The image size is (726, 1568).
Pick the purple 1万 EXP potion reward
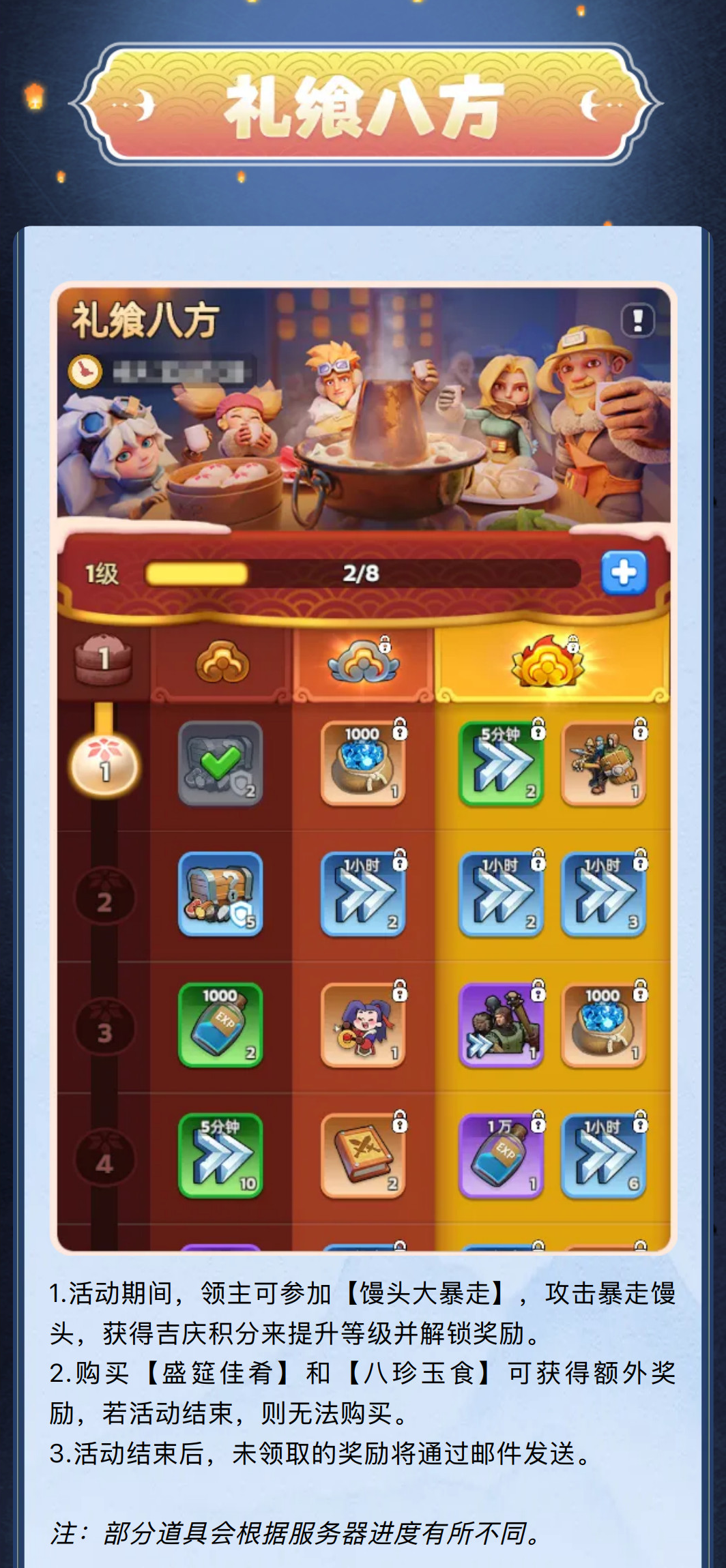click(502, 1156)
